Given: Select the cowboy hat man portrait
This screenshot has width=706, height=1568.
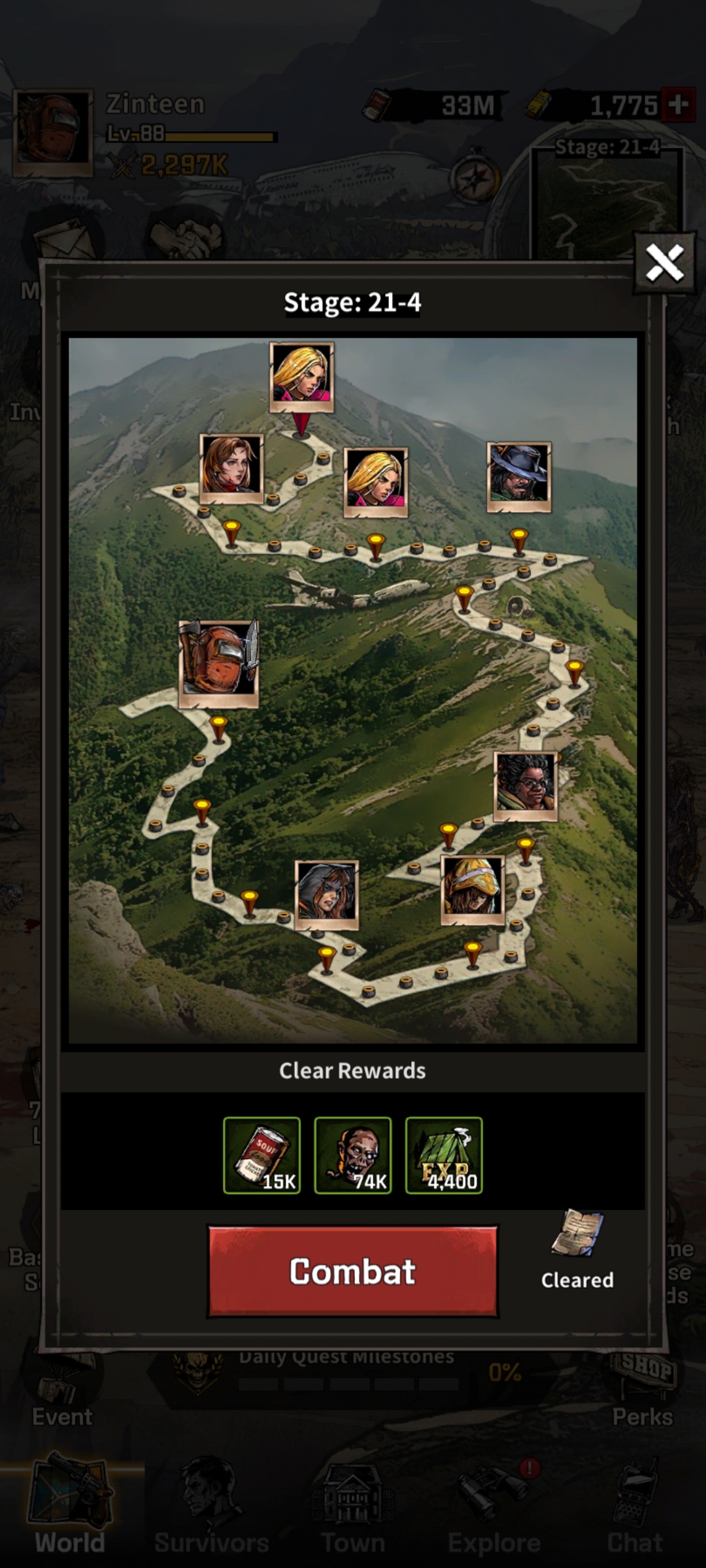Looking at the screenshot, I should pos(519,476).
